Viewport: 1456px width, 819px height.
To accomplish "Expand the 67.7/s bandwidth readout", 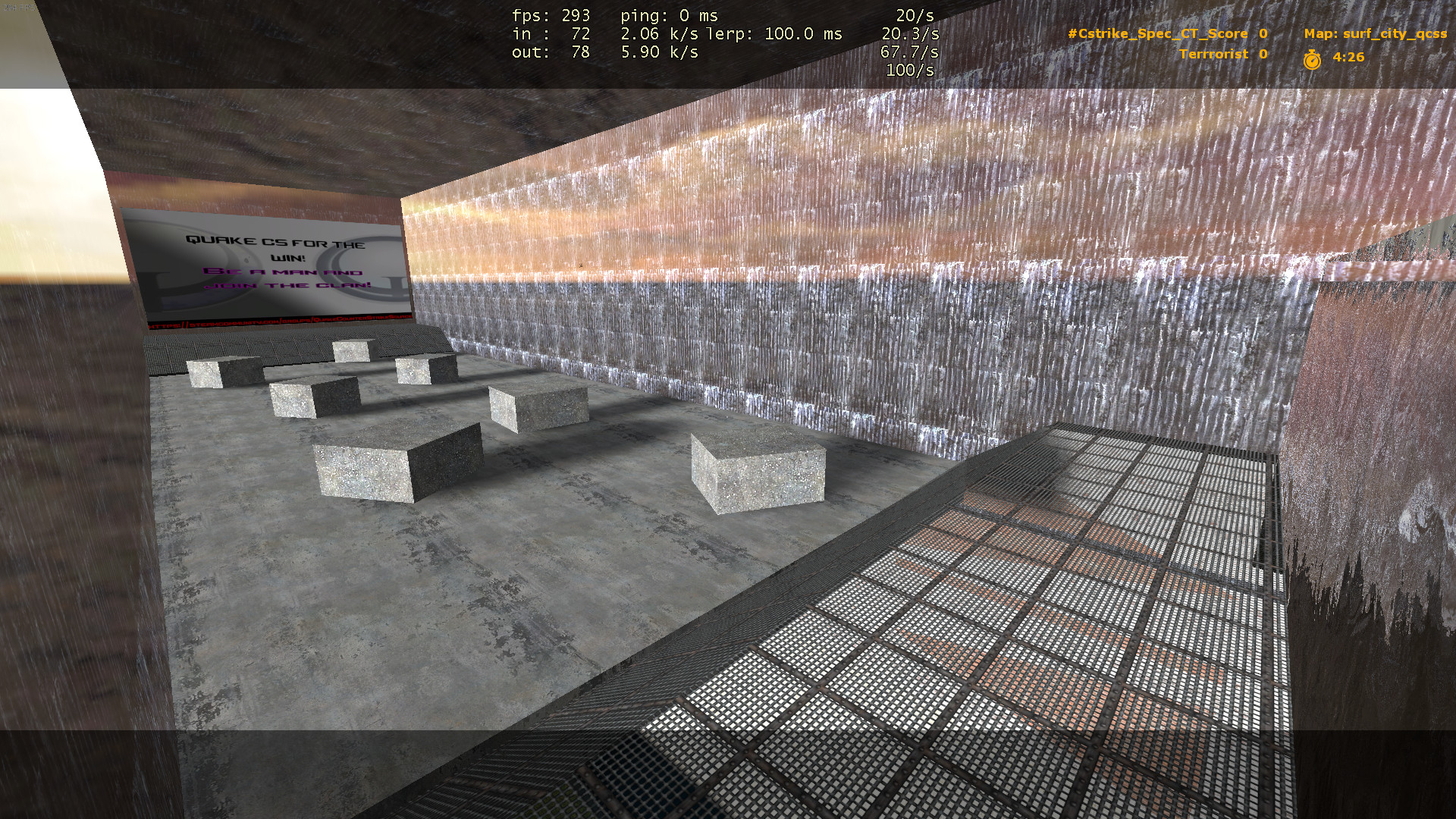I will 909,53.
